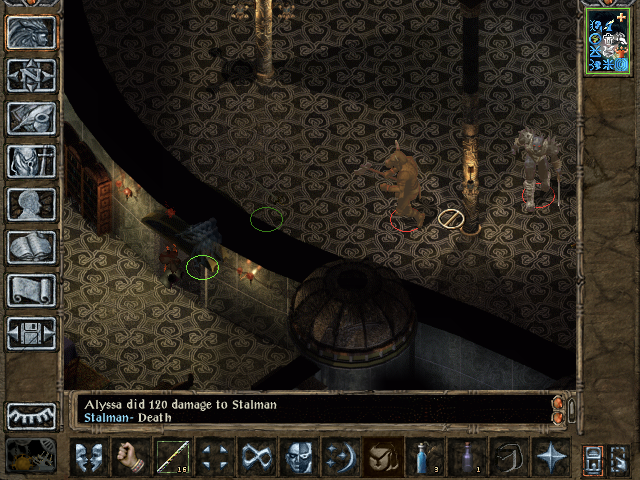Show the character record head icon
This screenshot has height=480, width=640.
click(31, 204)
